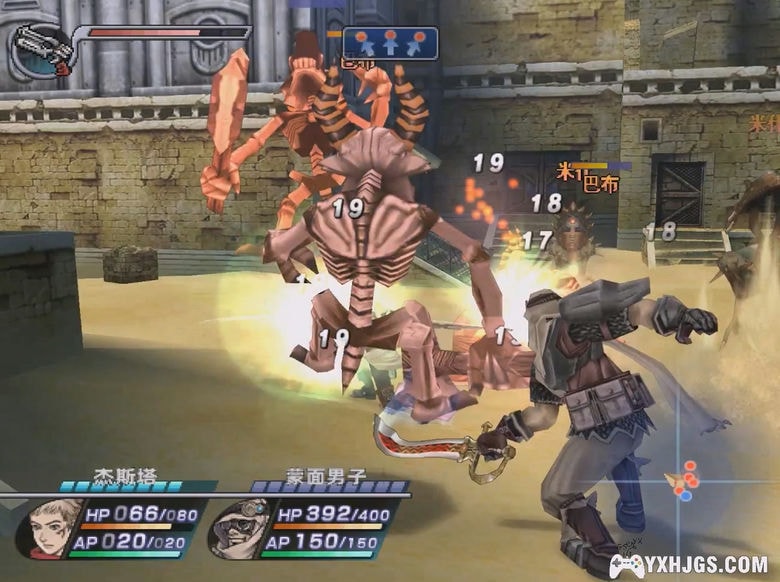Click the revolver weapon icon

tap(42, 50)
